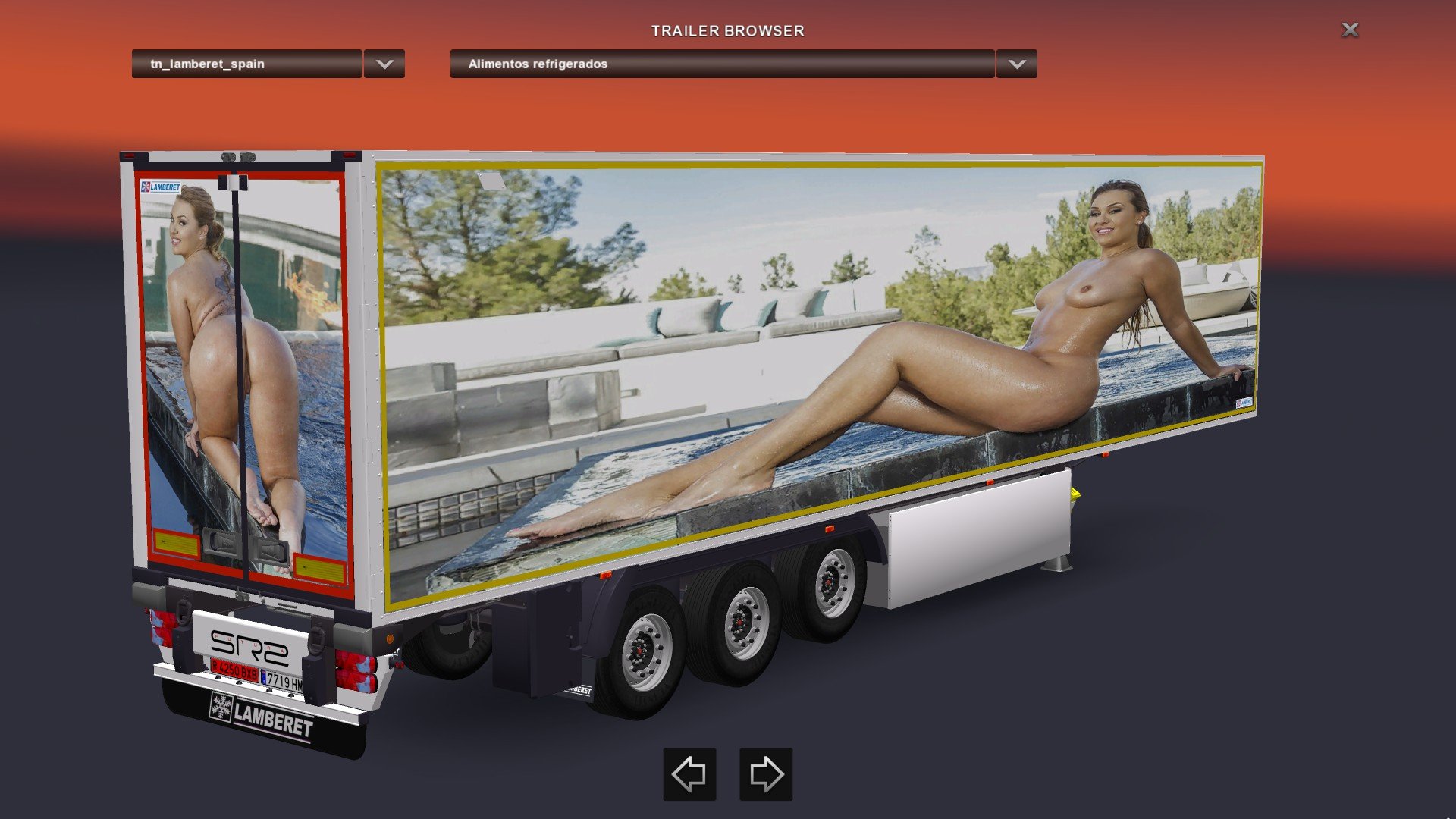The height and width of the screenshot is (819, 1456).
Task: Expand the trailer list arrow button
Action: tap(384, 64)
